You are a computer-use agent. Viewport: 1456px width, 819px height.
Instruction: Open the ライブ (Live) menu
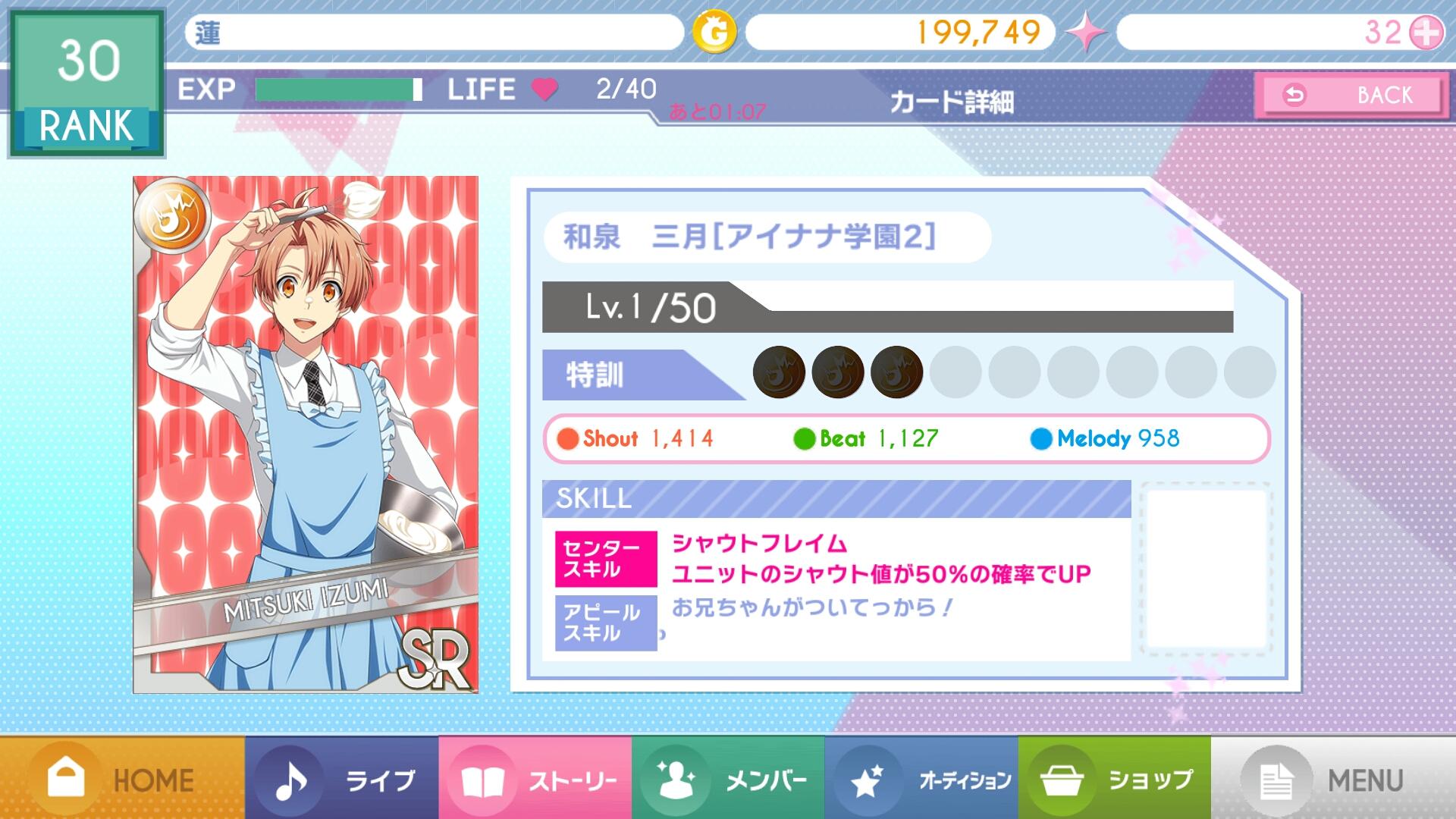pos(341,779)
